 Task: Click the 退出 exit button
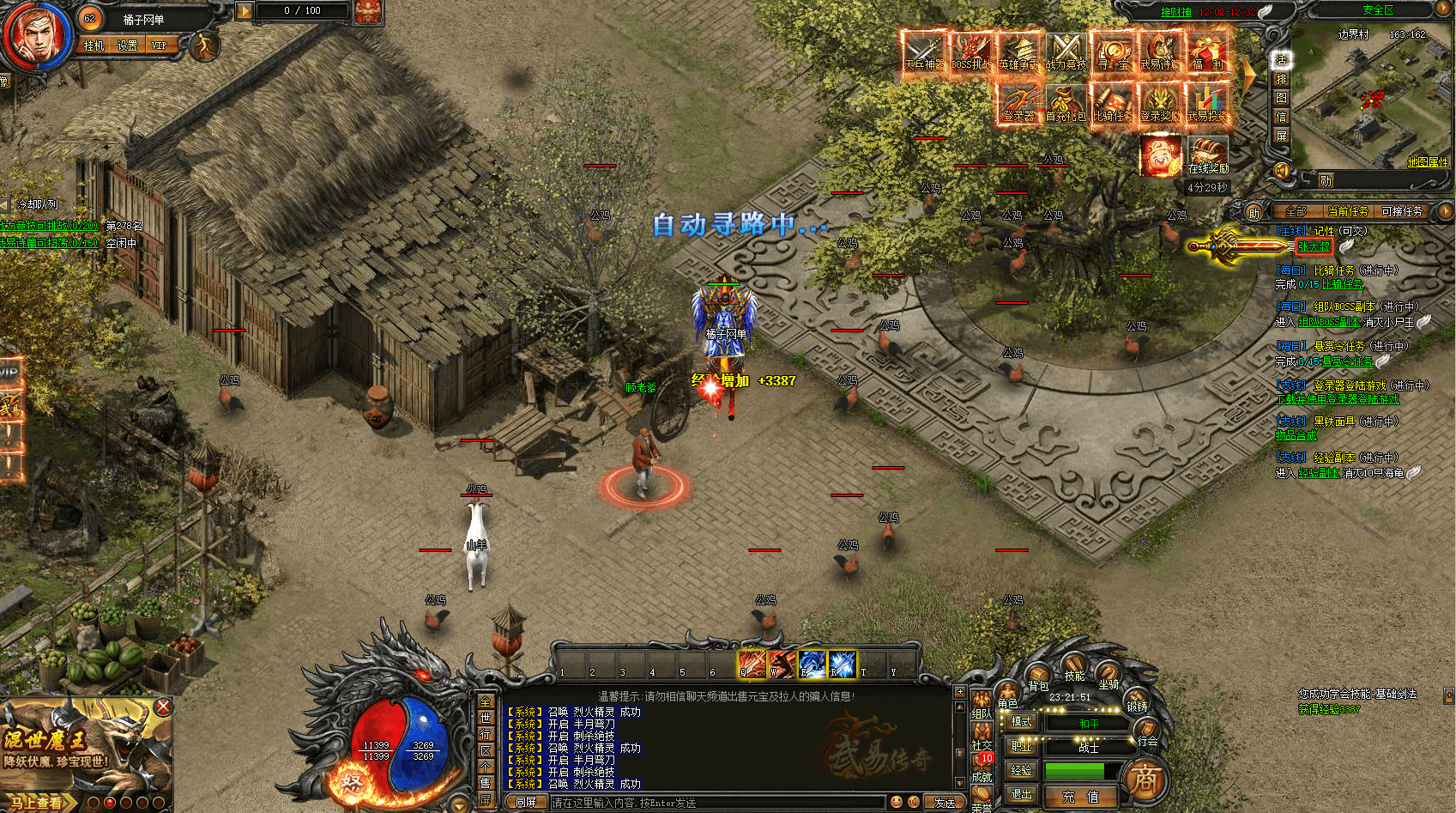(x=1021, y=794)
